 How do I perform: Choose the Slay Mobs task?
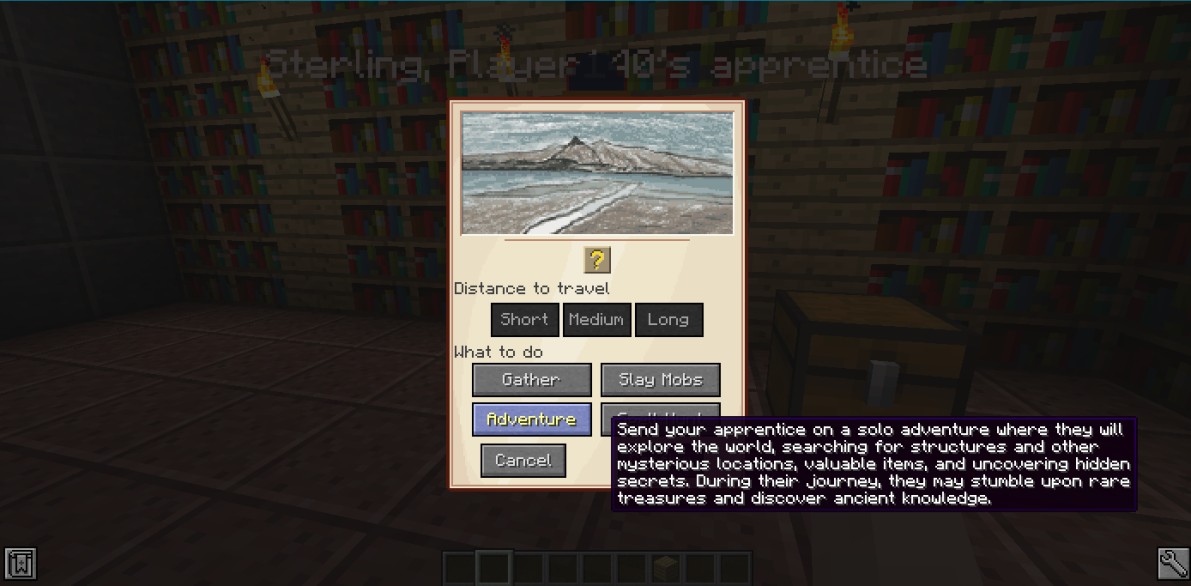pos(660,380)
